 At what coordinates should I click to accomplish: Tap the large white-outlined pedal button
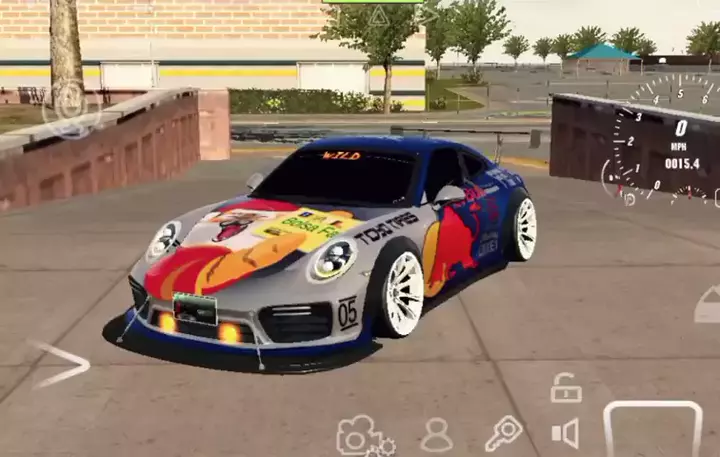click(x=652, y=430)
